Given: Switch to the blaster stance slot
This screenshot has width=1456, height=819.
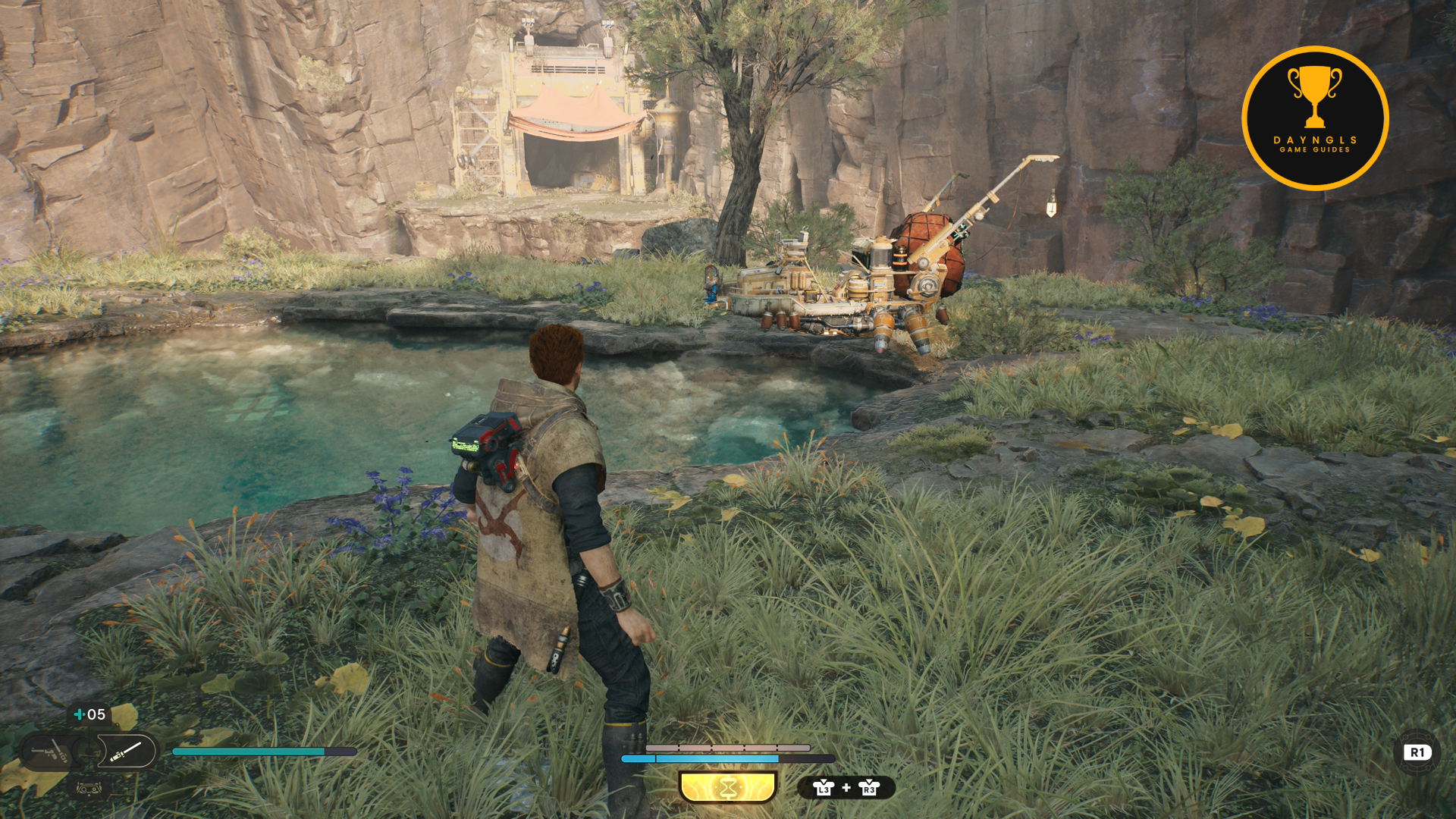Looking at the screenshot, I should tap(49, 752).
